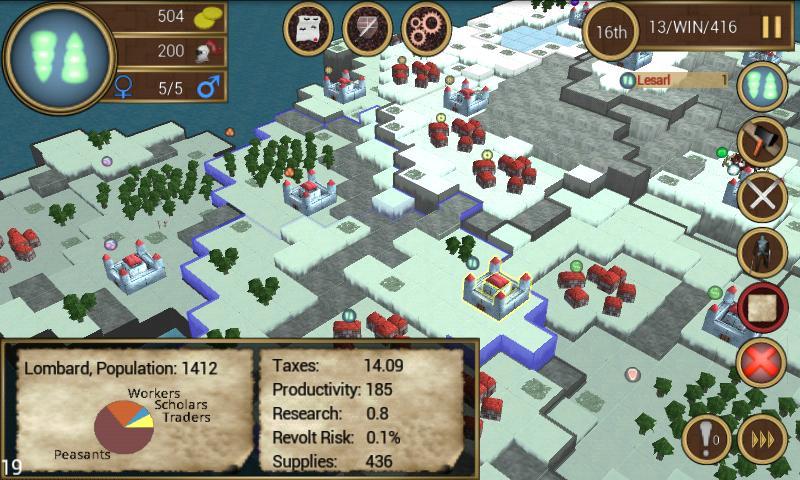Fast-forward with the triple arrow button
This screenshot has width=800, height=480.
(762, 440)
